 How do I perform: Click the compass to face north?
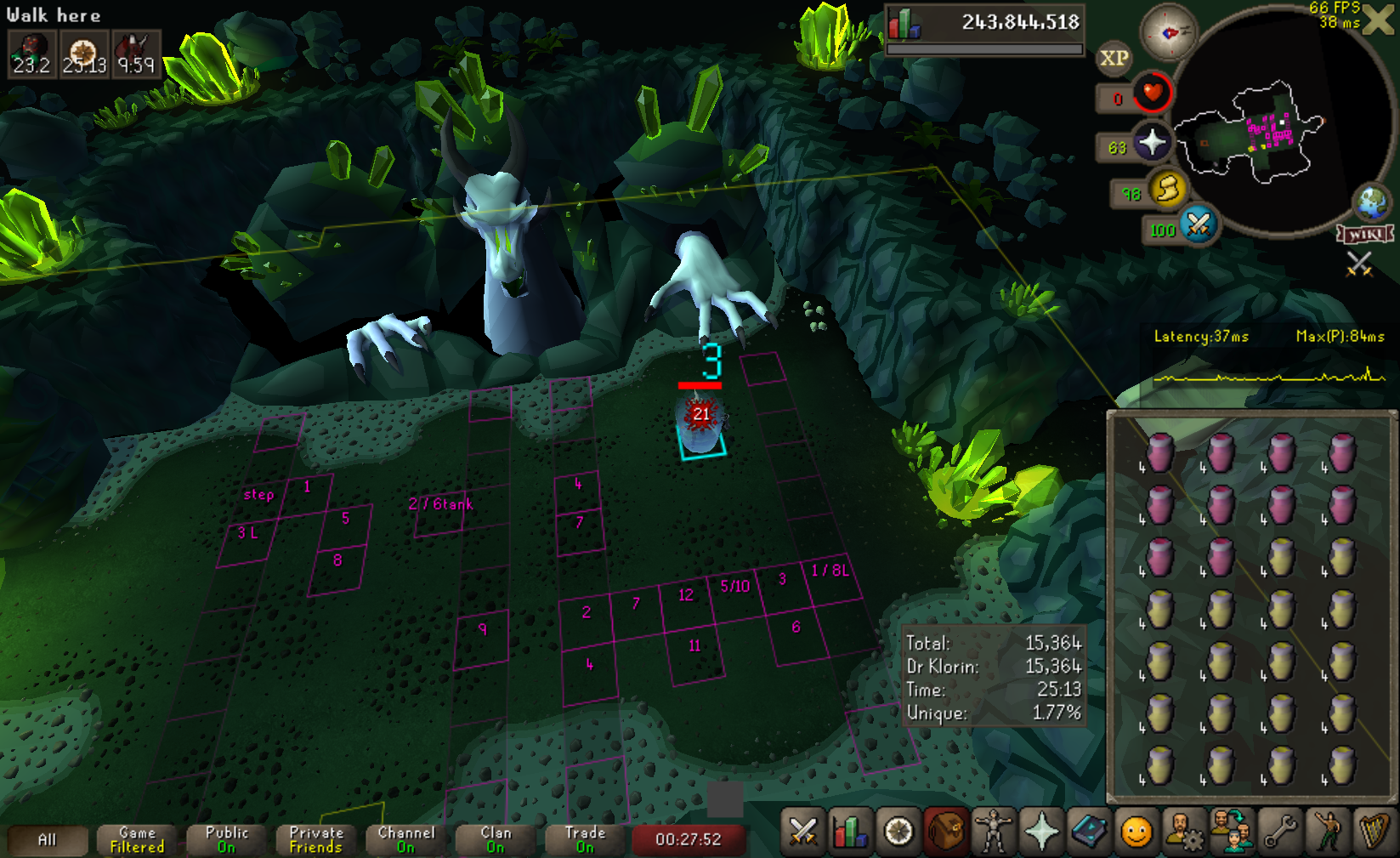(x=1169, y=32)
